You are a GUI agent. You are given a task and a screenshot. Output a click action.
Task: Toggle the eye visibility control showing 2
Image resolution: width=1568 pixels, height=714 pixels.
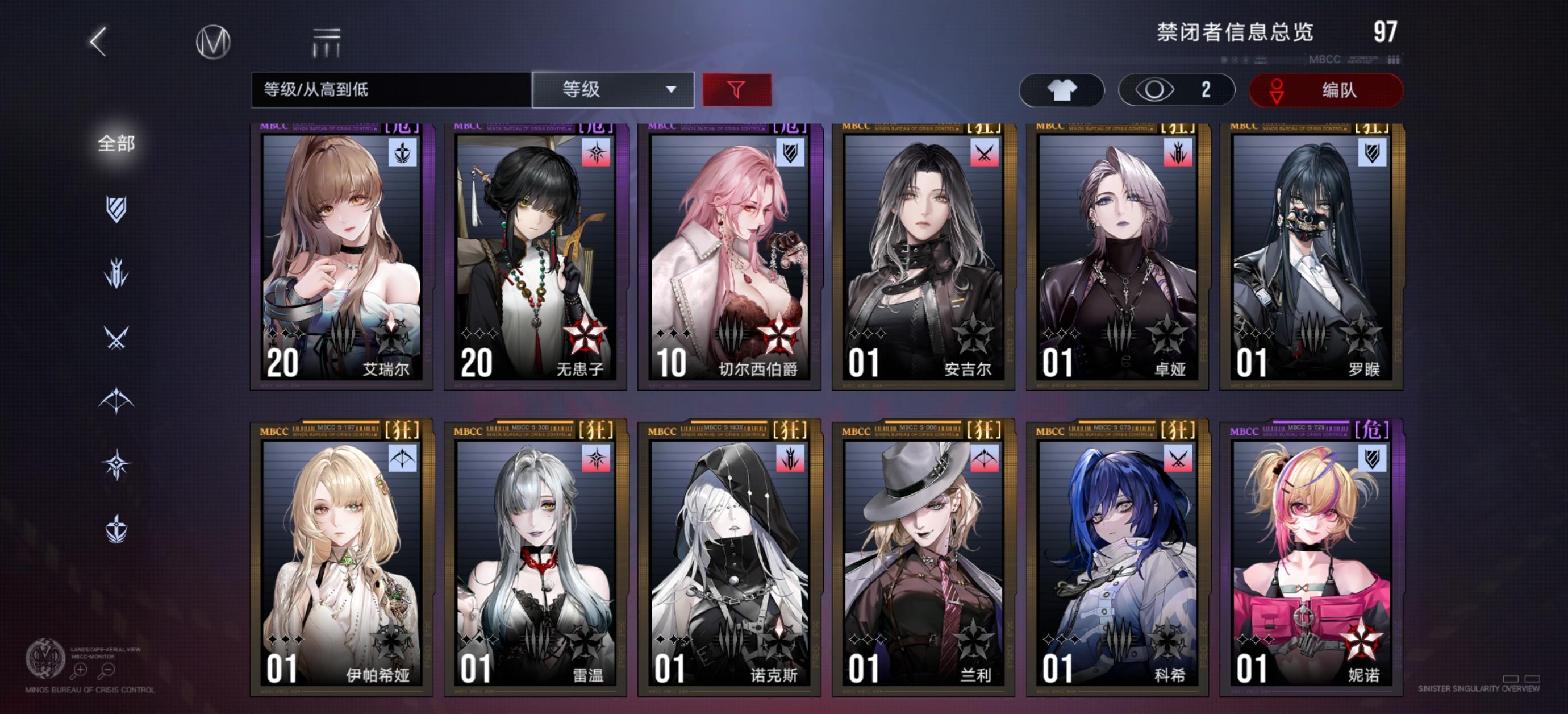pyautogui.click(x=1175, y=90)
